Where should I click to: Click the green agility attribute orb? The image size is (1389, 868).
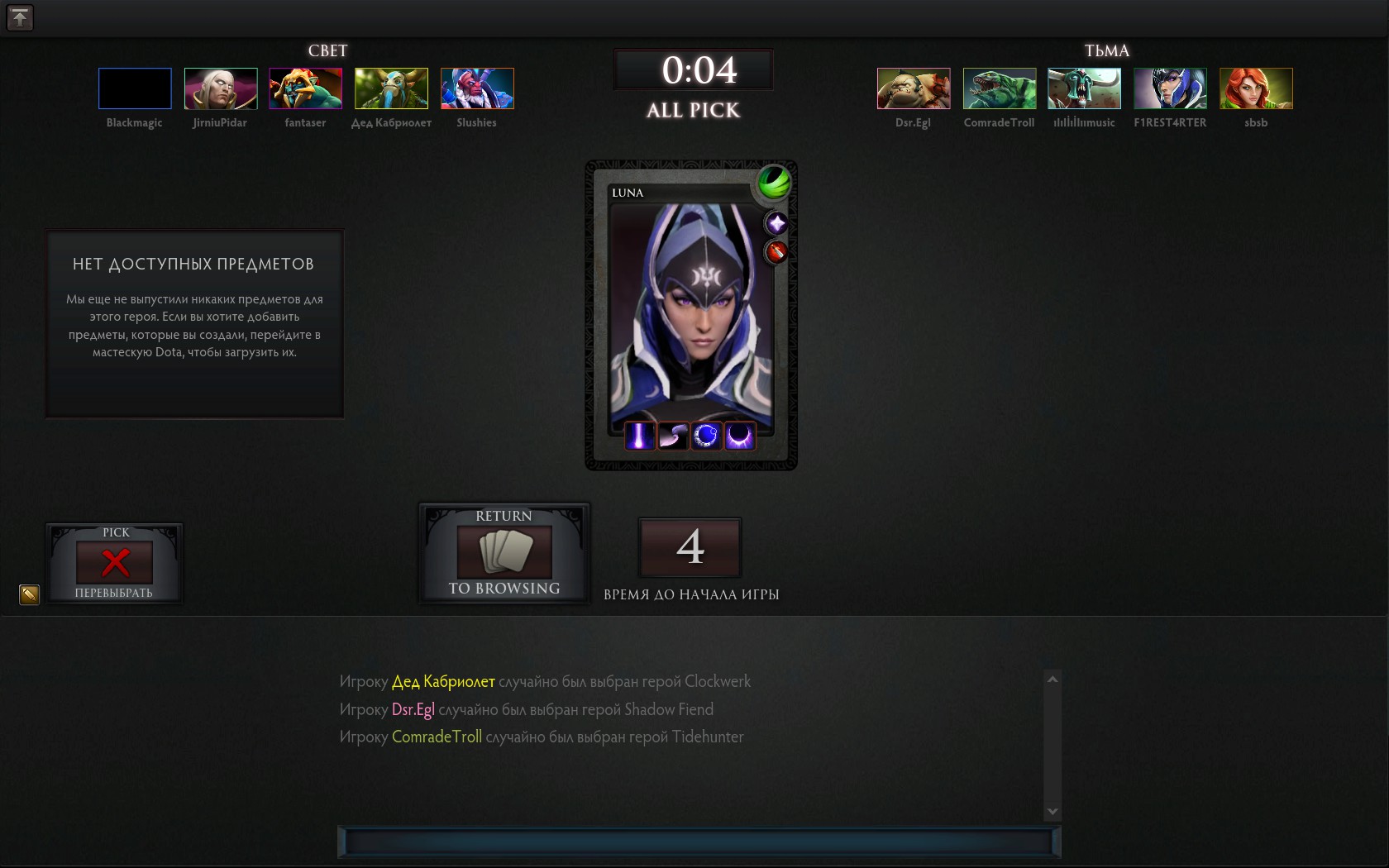(x=774, y=182)
